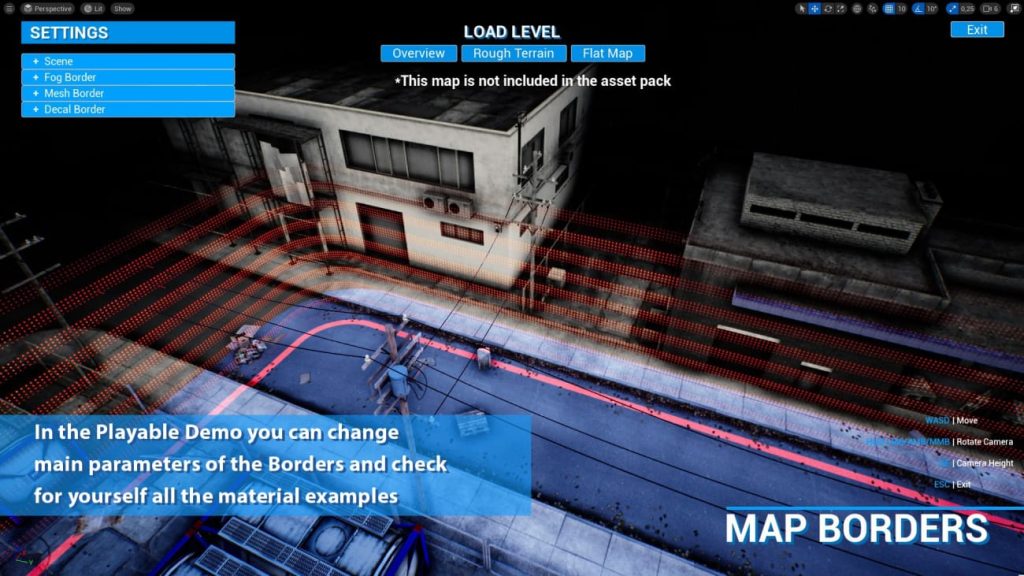Viewport: 1024px width, 576px height.
Task: Open the Show viewport menu
Action: click(x=122, y=8)
